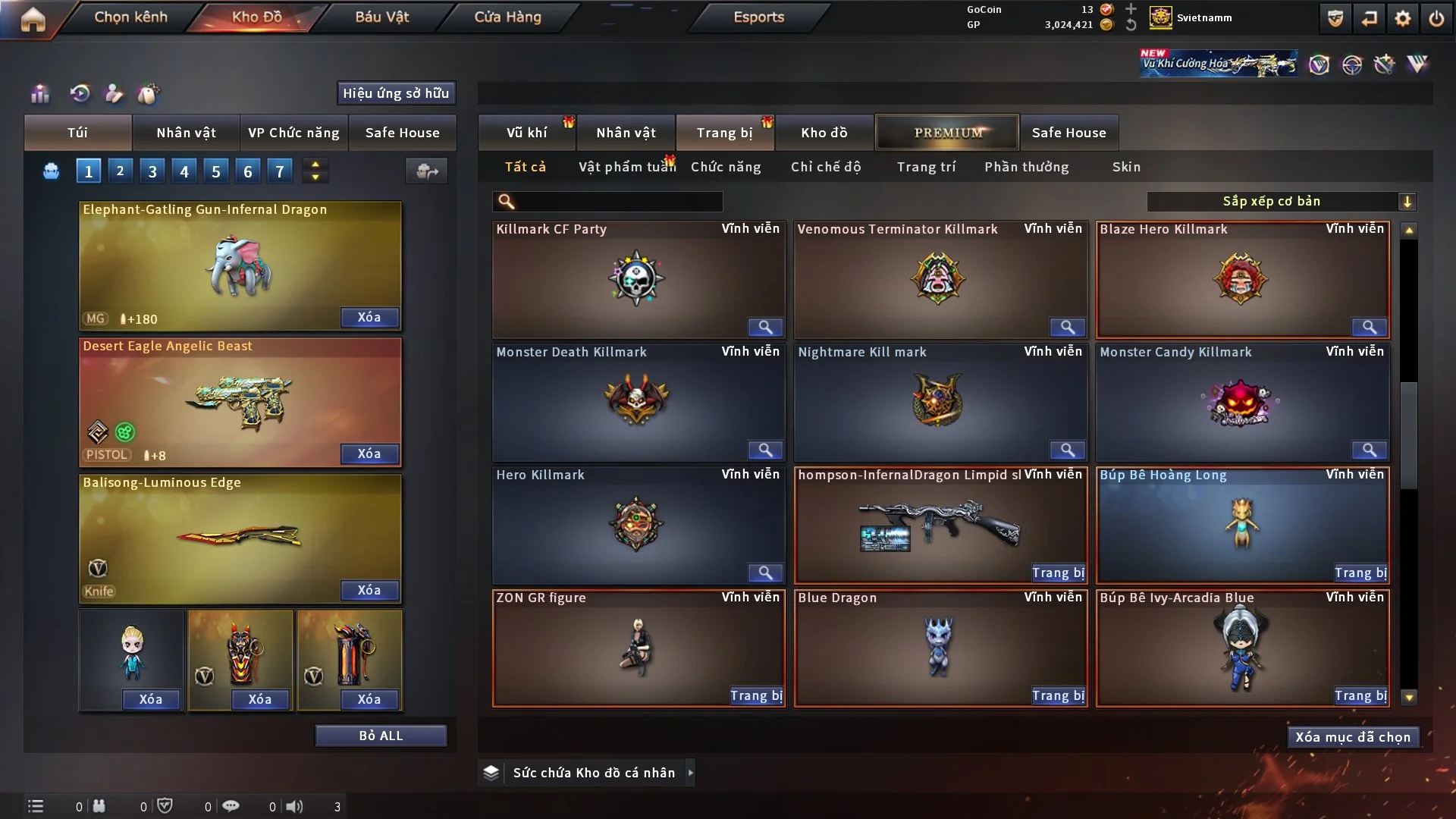Click the Bỏ ALL button
1456x819 pixels.
click(x=381, y=736)
